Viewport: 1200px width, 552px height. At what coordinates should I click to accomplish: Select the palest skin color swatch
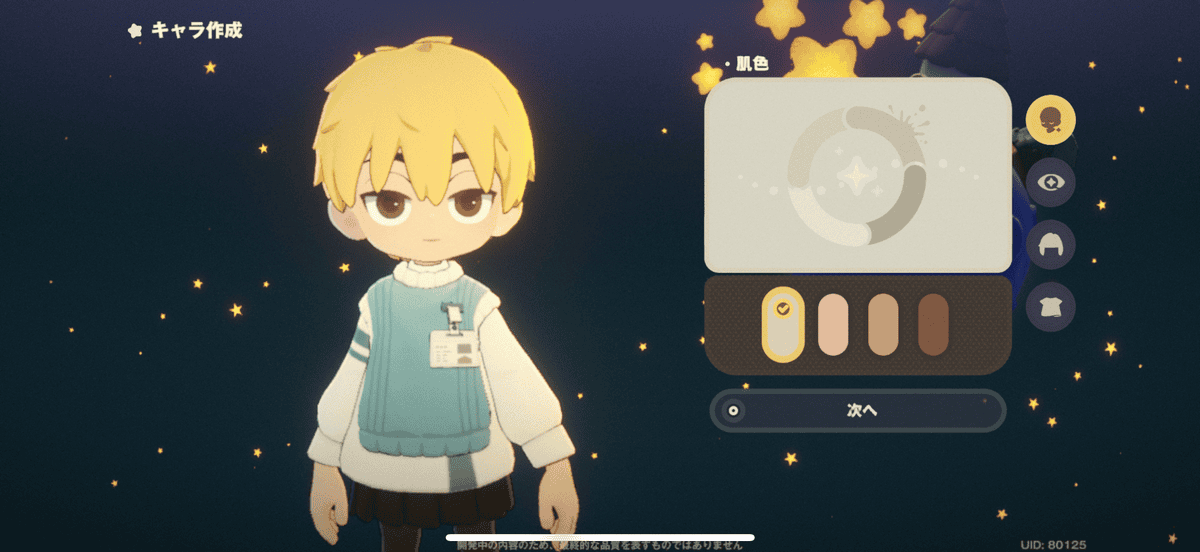tap(782, 325)
